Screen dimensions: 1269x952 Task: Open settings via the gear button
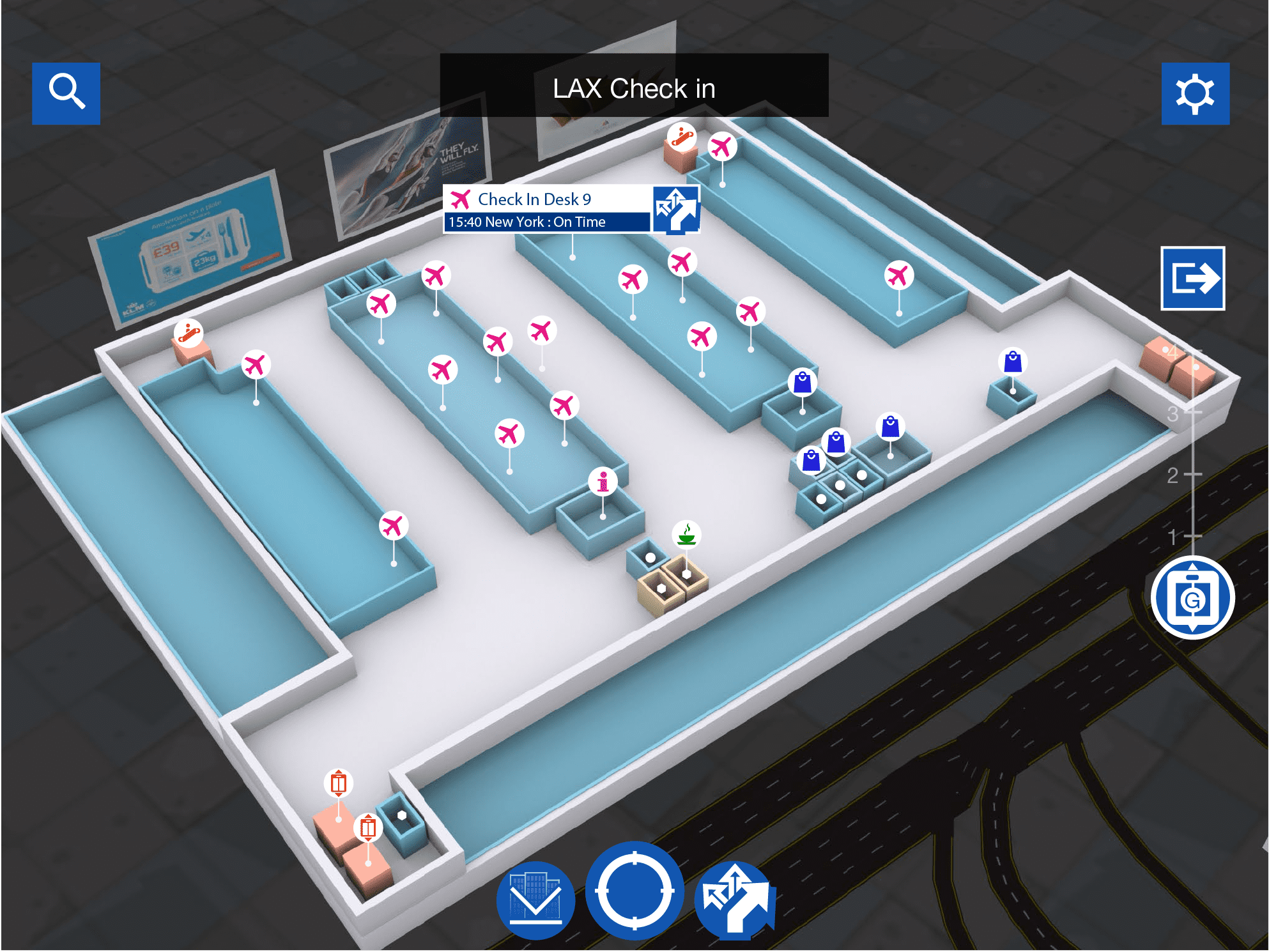(x=1195, y=93)
